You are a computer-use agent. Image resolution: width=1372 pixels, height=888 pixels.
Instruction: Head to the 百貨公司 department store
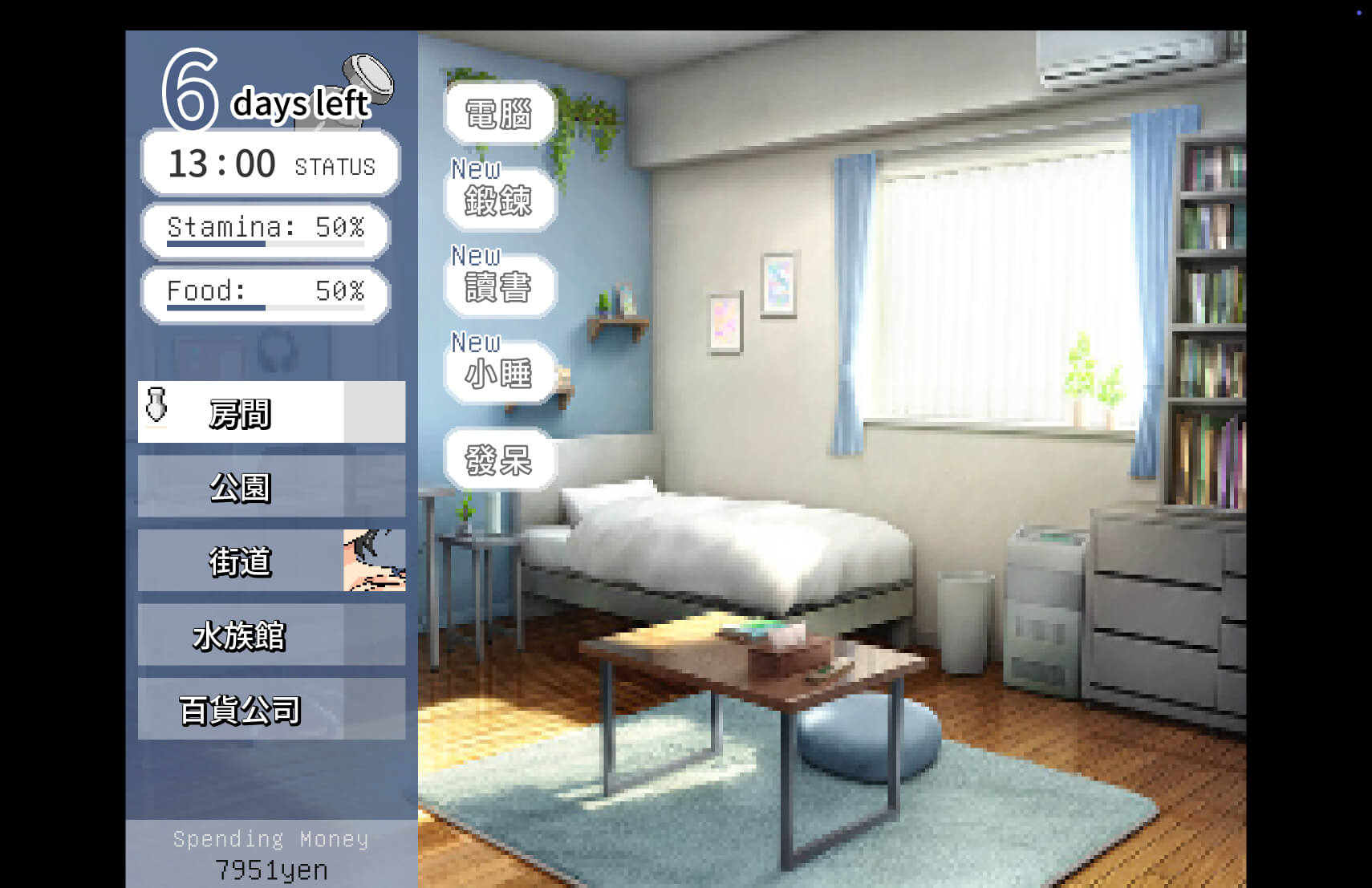271,709
